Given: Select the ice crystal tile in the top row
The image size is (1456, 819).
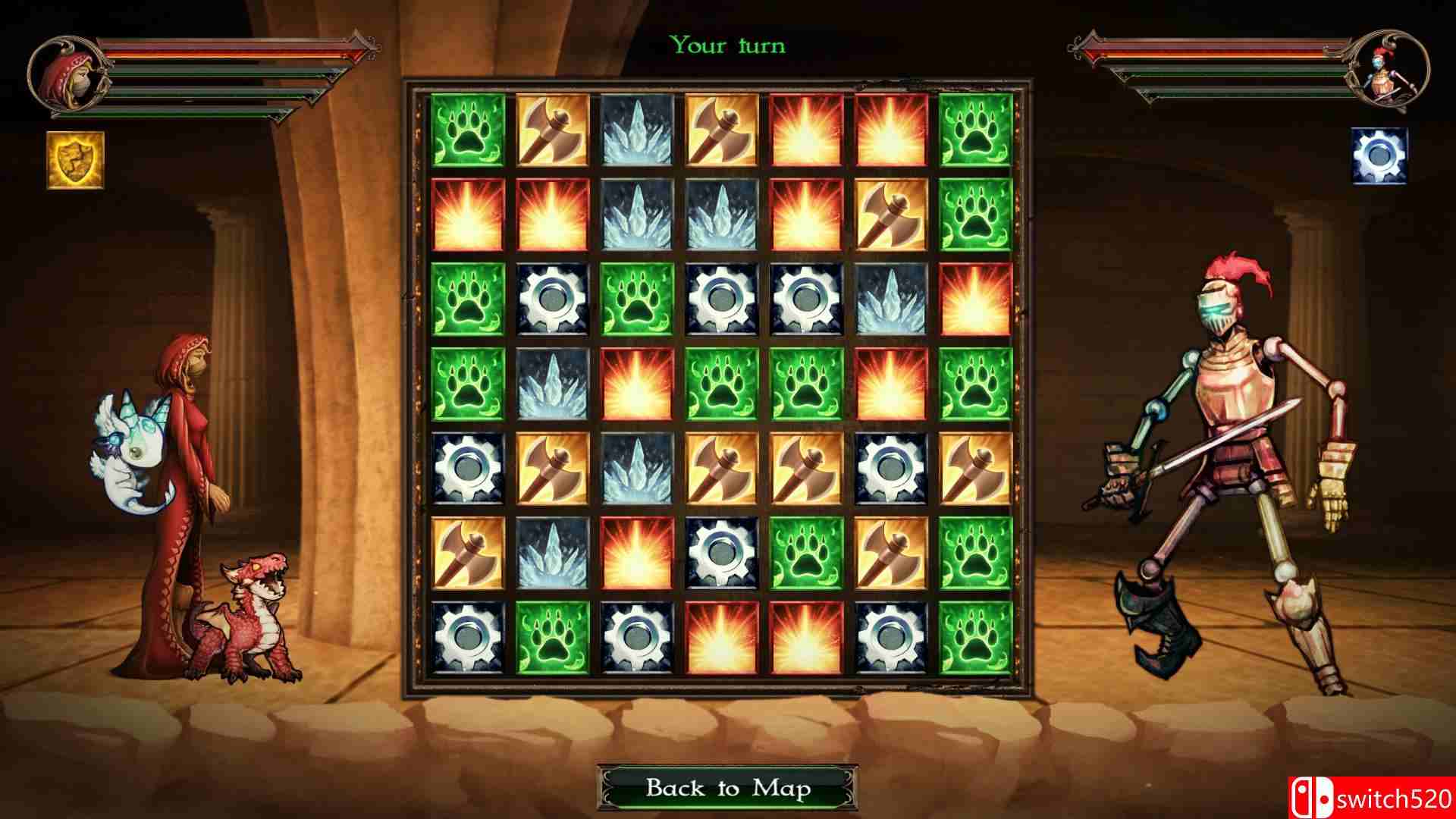Looking at the screenshot, I should coord(635,130).
